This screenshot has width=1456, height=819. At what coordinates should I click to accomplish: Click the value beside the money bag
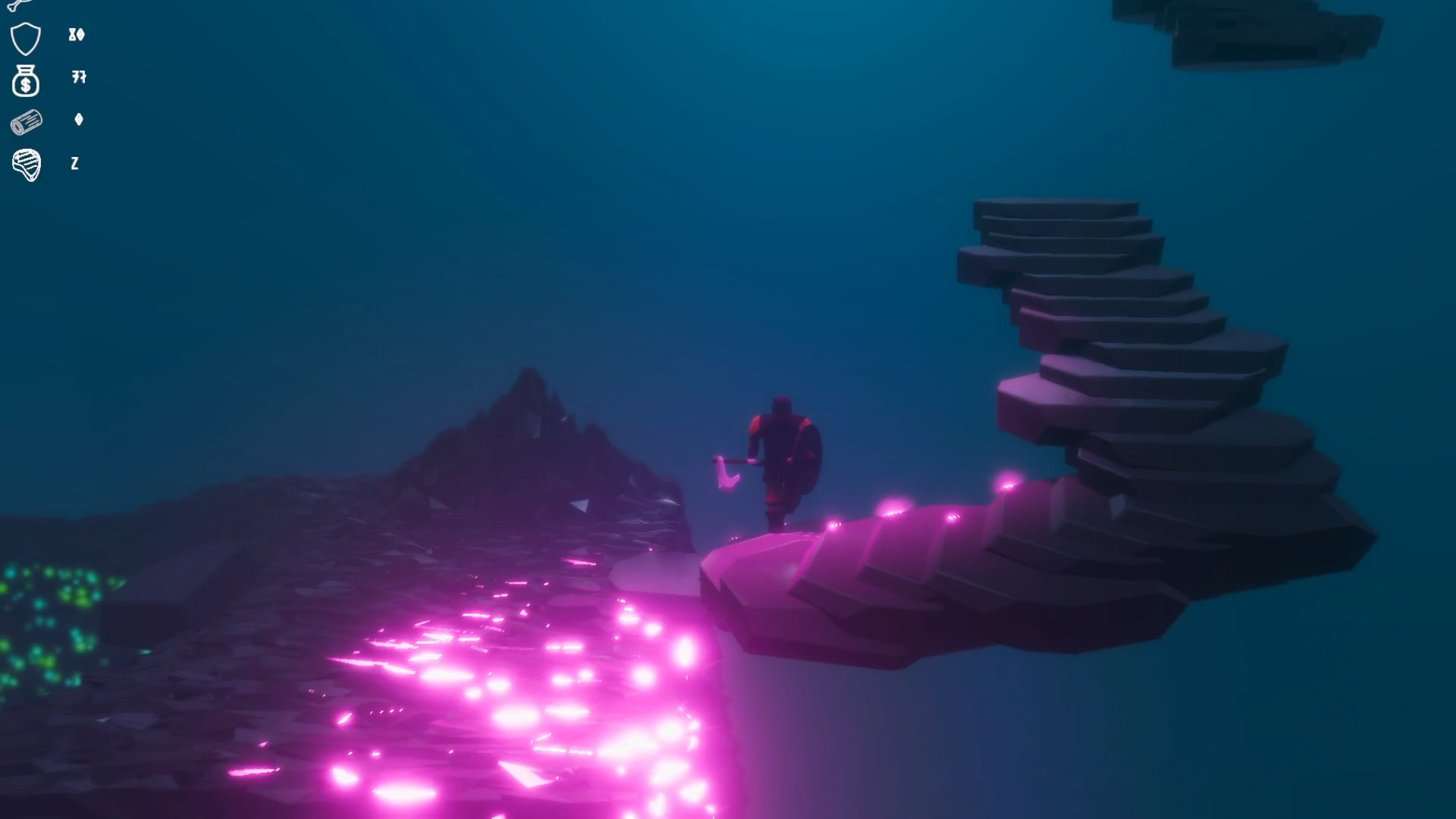(77, 78)
